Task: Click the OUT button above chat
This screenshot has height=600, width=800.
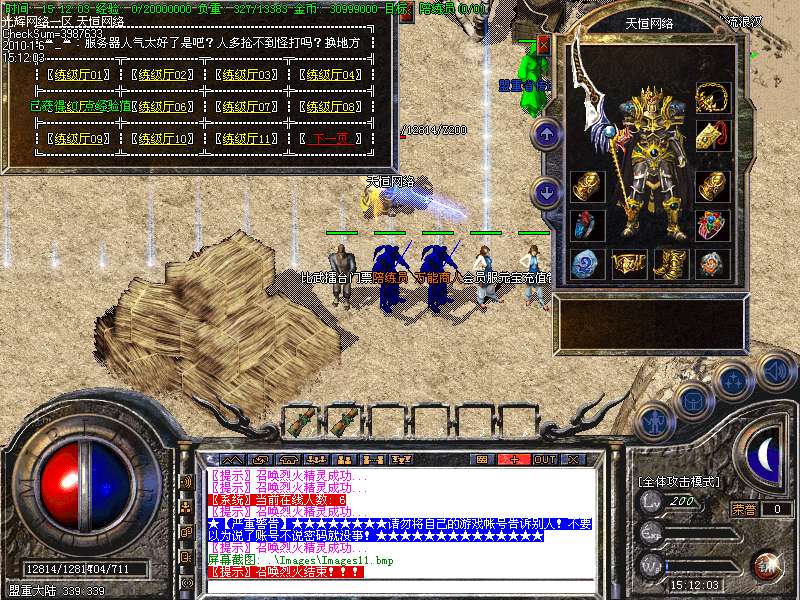Action: (544, 459)
